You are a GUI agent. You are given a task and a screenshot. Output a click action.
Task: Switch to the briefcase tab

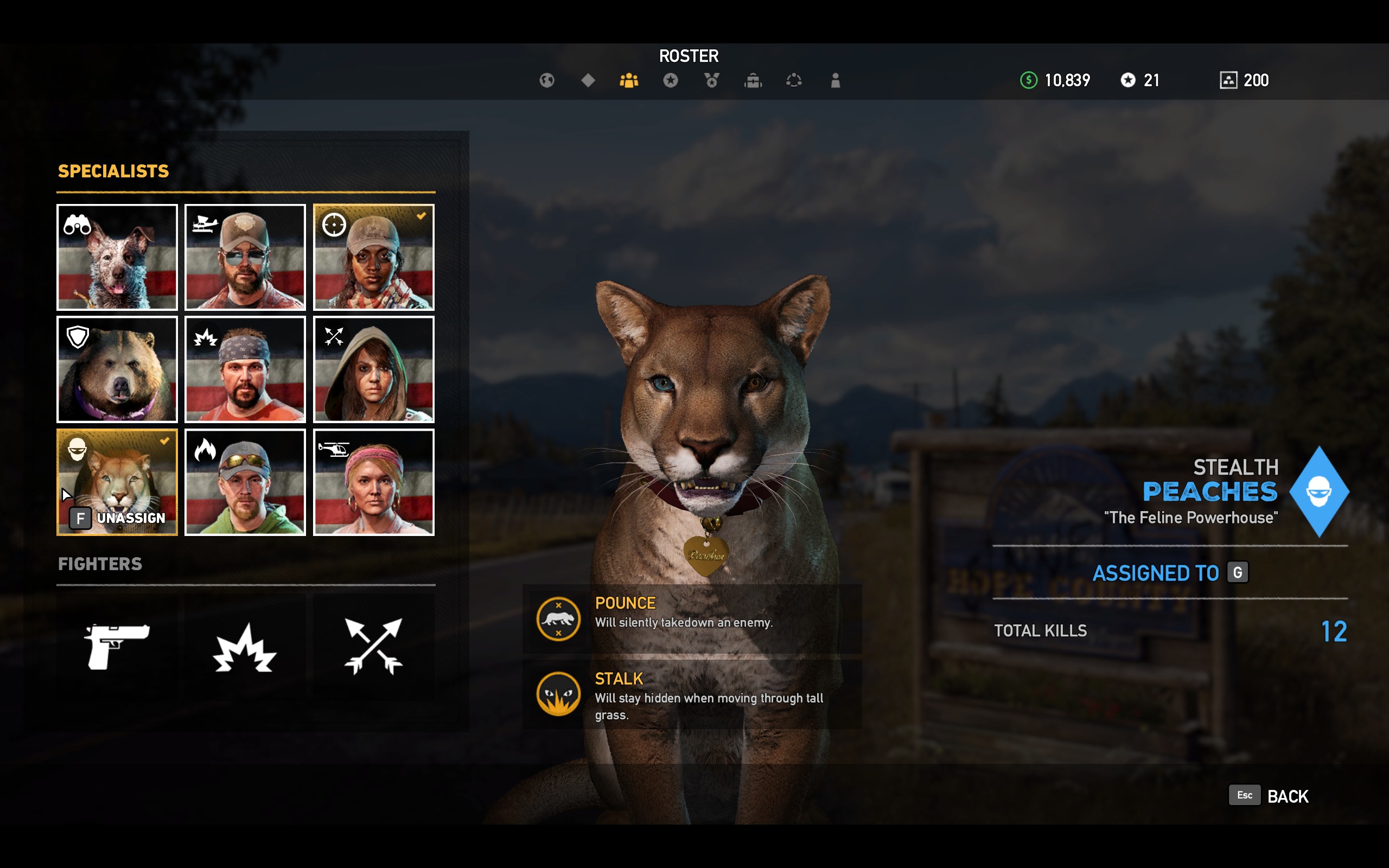753,80
